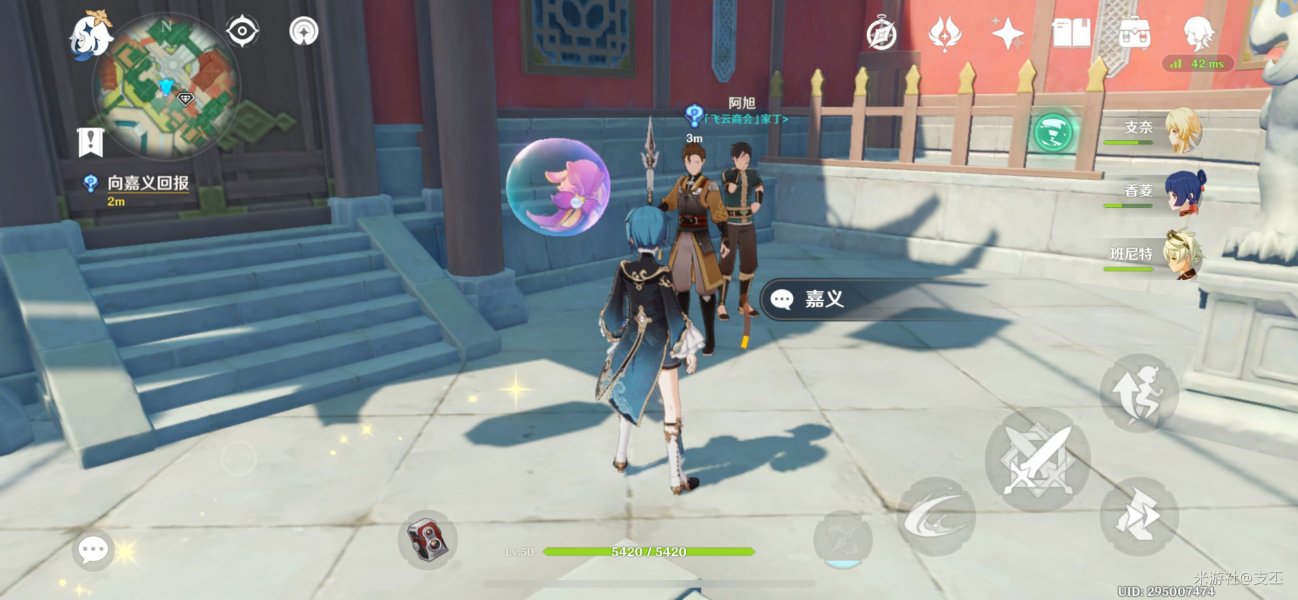
Task: Open the full map from the minimap
Action: click(x=165, y=85)
